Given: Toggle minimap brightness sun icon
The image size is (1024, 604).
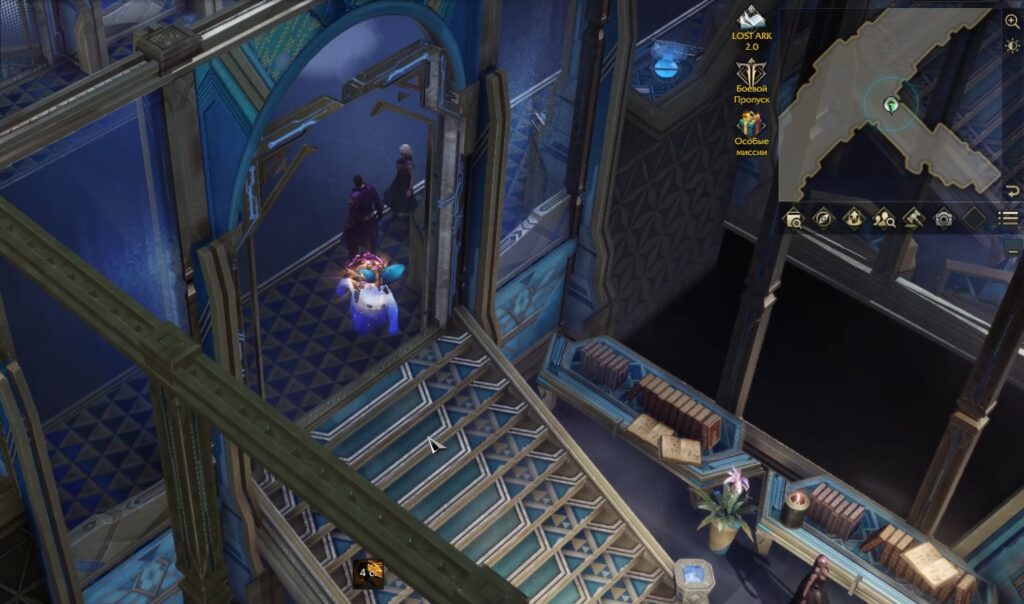Looking at the screenshot, I should pos(1012,46).
